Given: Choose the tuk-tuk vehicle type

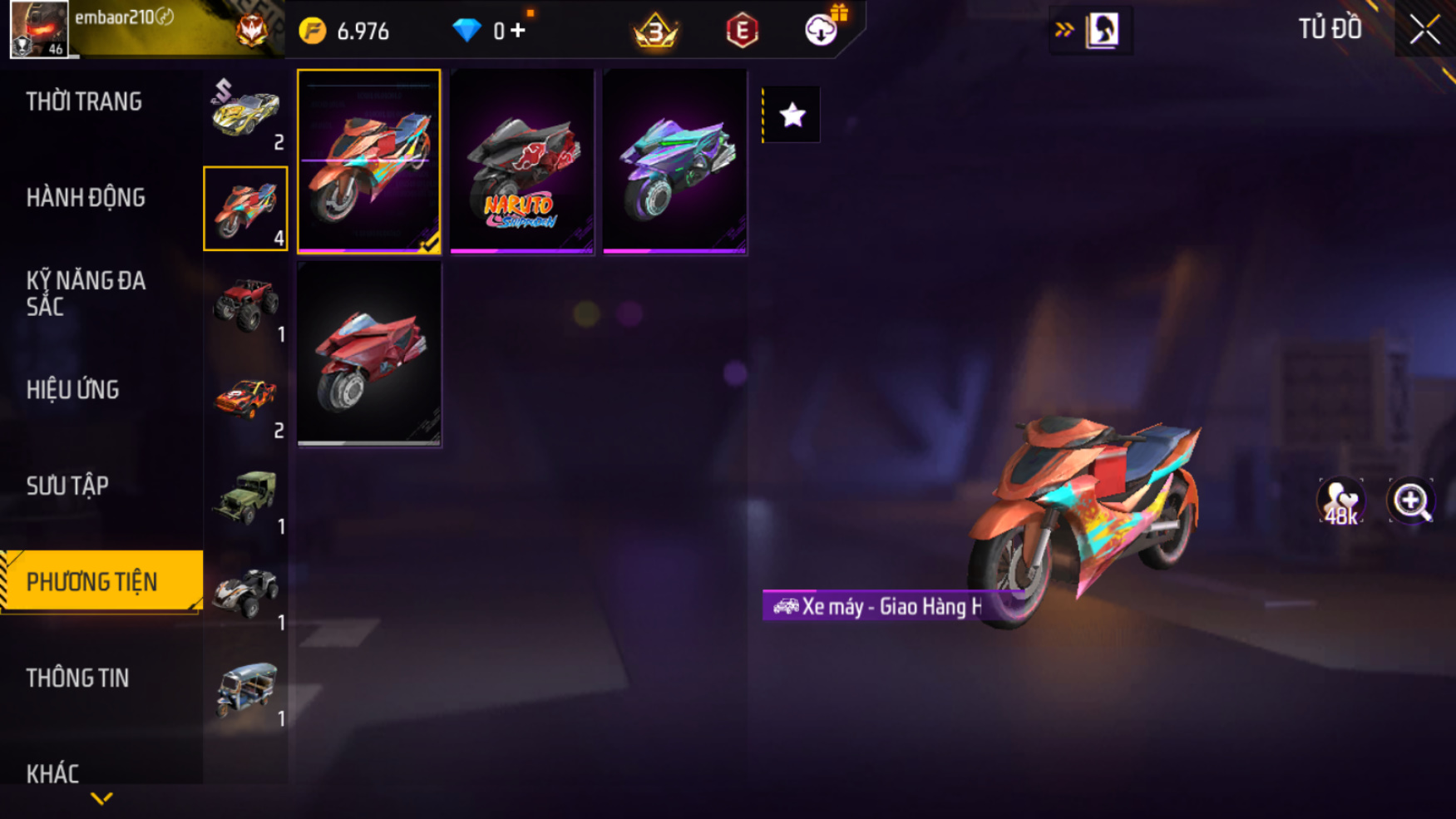Looking at the screenshot, I should [x=245, y=689].
